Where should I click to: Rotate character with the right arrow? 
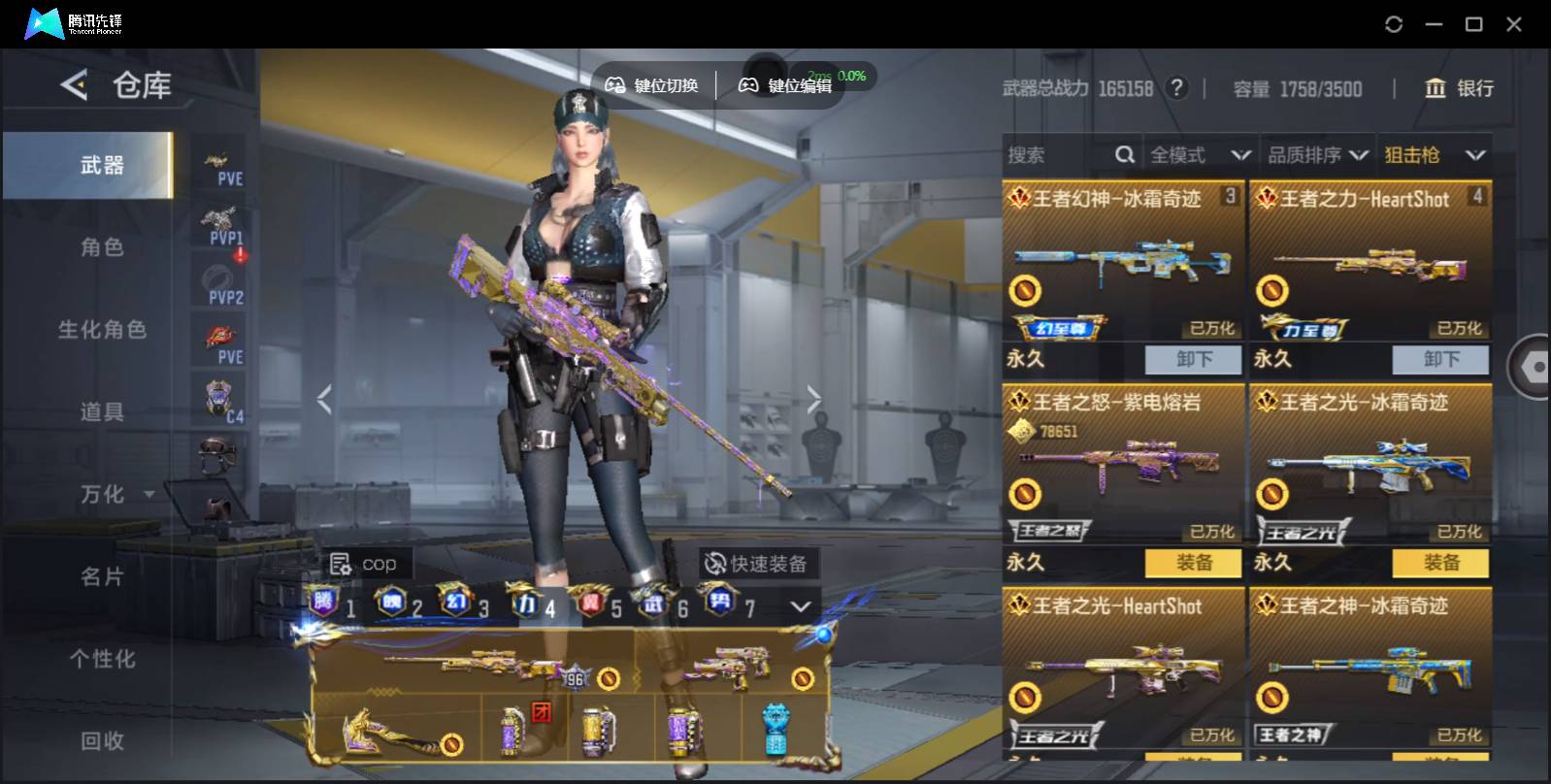click(813, 399)
